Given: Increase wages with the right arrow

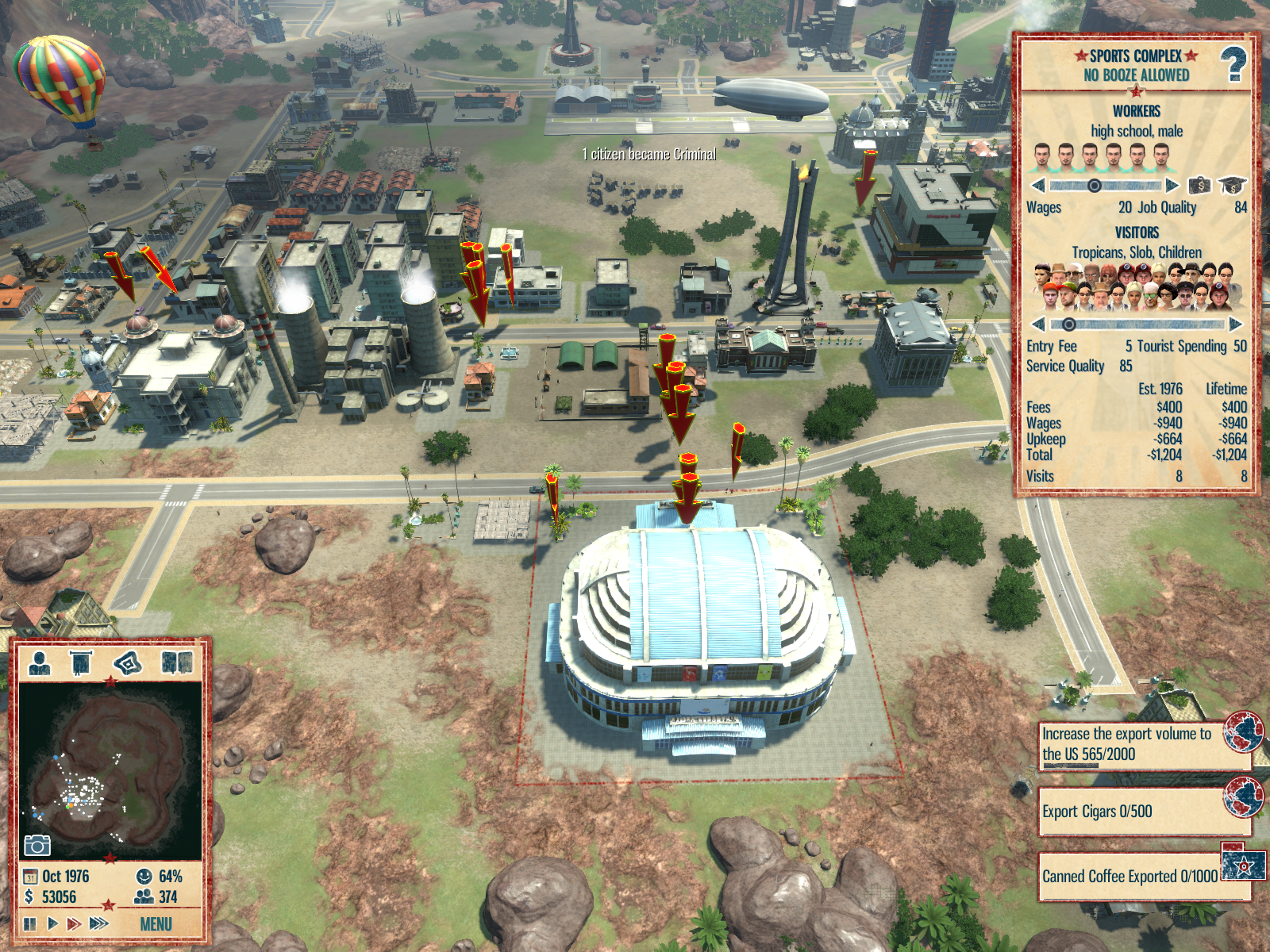Looking at the screenshot, I should coord(1172,186).
